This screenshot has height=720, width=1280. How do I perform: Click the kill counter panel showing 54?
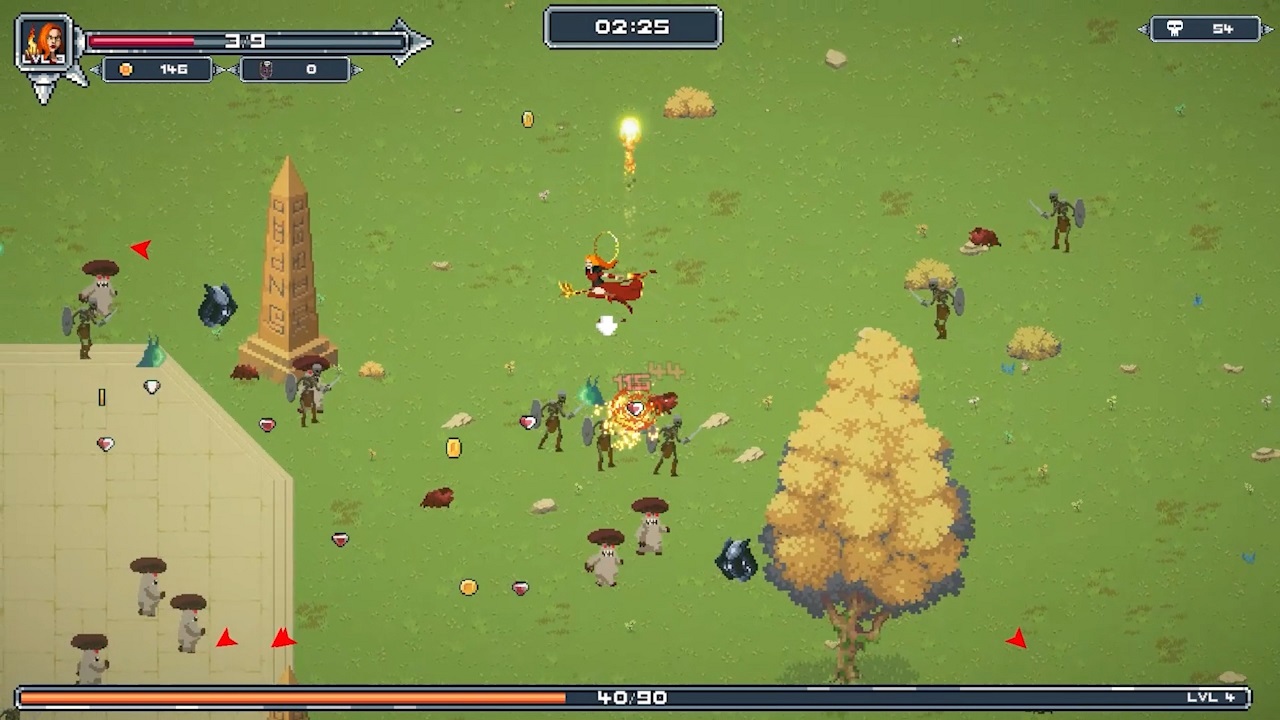pos(1206,28)
